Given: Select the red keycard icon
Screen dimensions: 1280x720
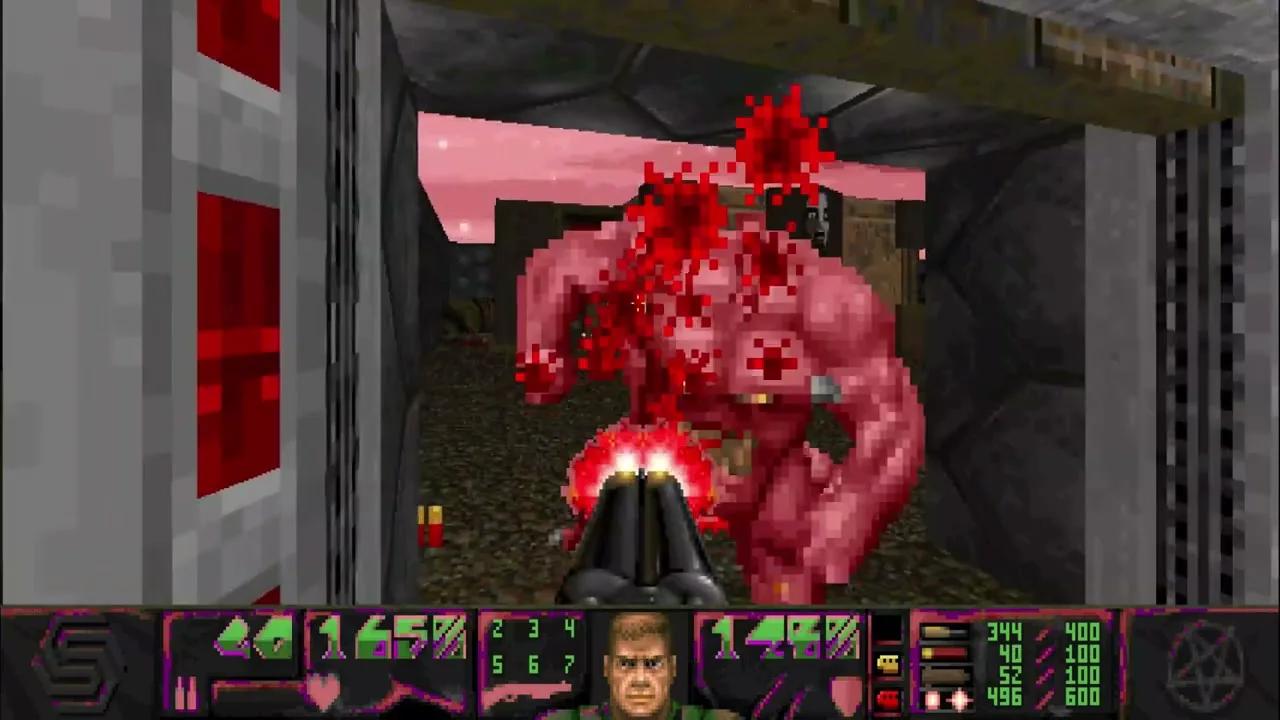Looking at the screenshot, I should pos(888,697).
